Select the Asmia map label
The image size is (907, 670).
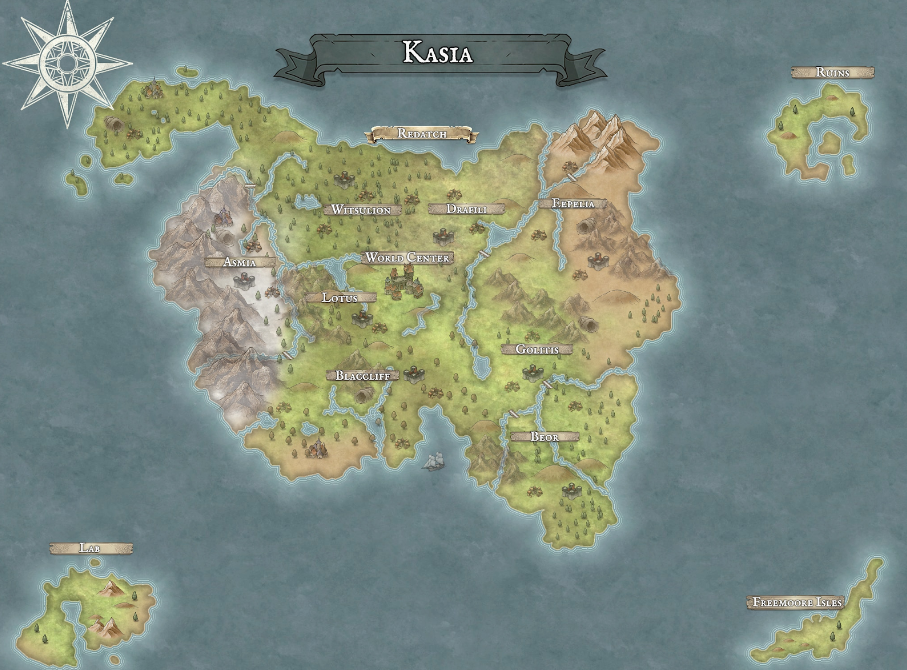coord(238,263)
